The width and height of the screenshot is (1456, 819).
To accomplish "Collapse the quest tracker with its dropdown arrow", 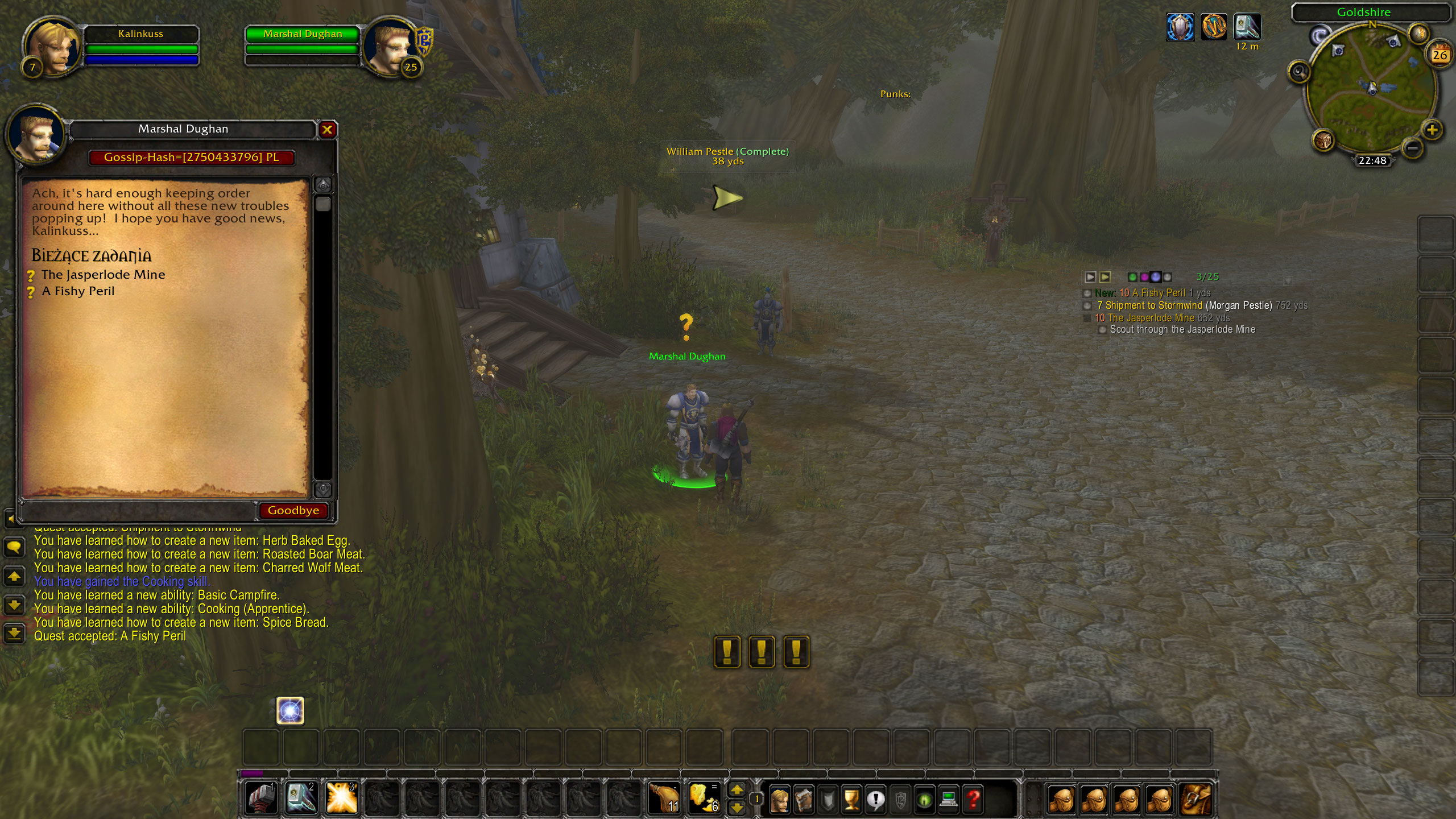I will click(1289, 279).
